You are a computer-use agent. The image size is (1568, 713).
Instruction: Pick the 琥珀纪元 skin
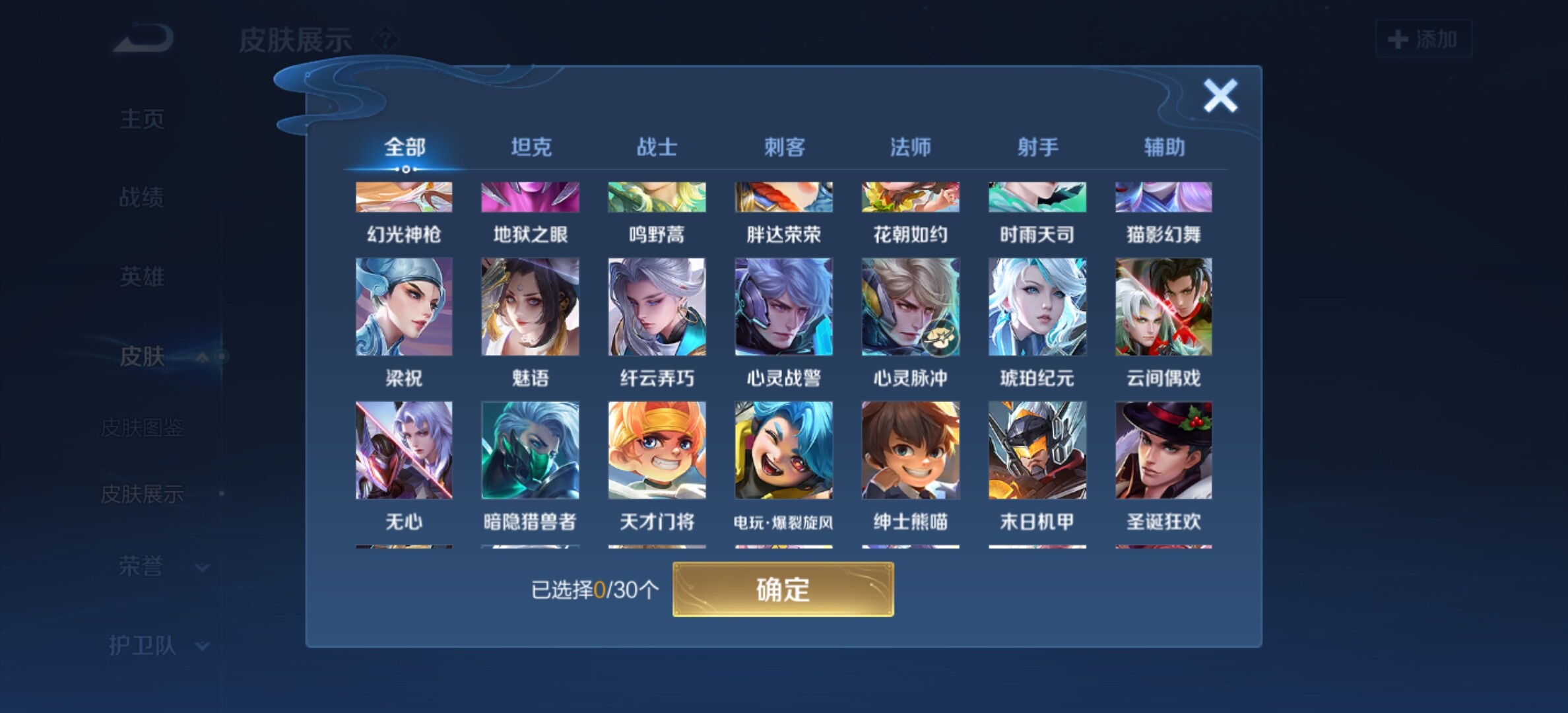point(1037,307)
